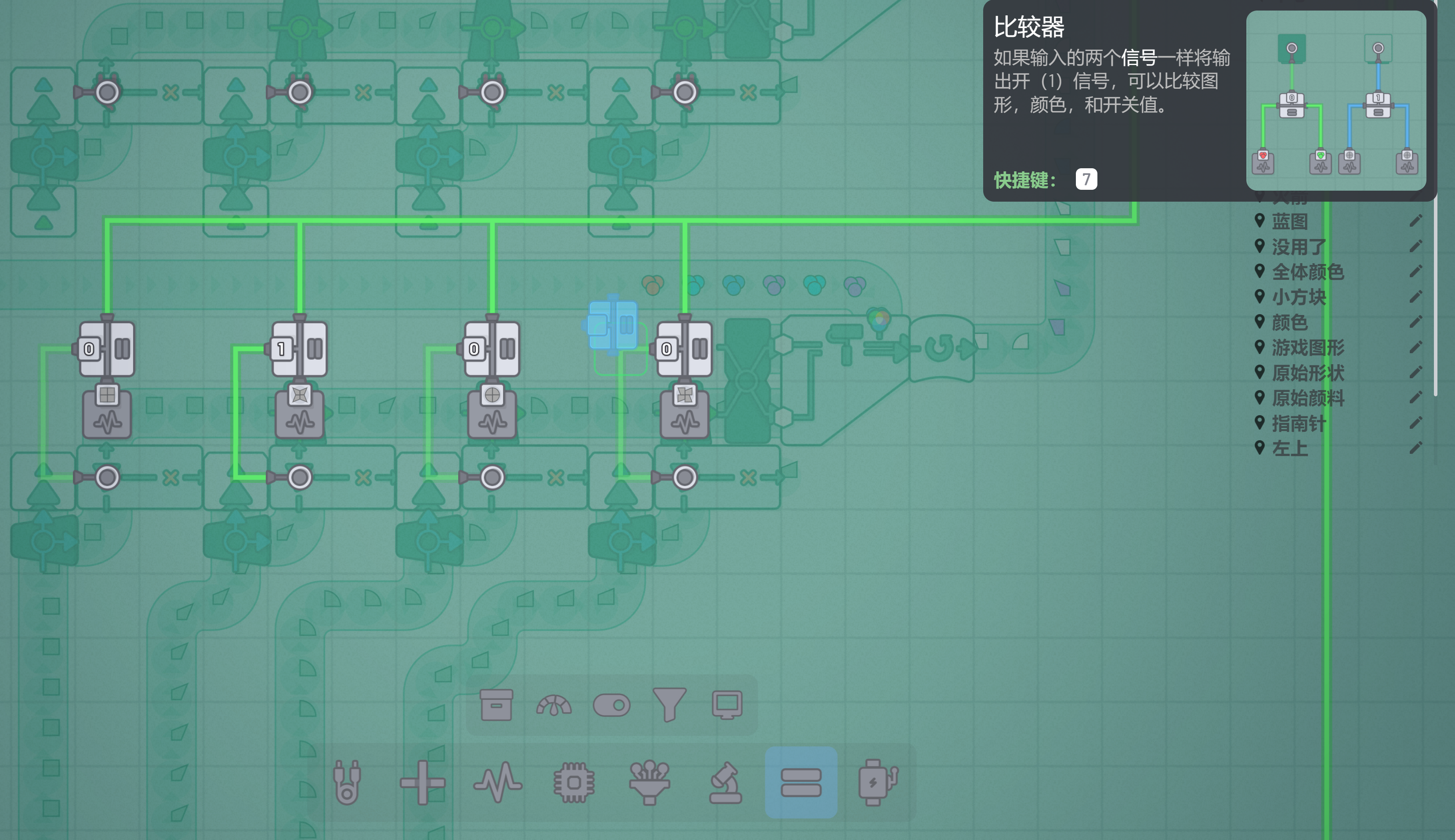Go to the 原始颜料 waypoint
The image size is (1455, 840).
1308,398
